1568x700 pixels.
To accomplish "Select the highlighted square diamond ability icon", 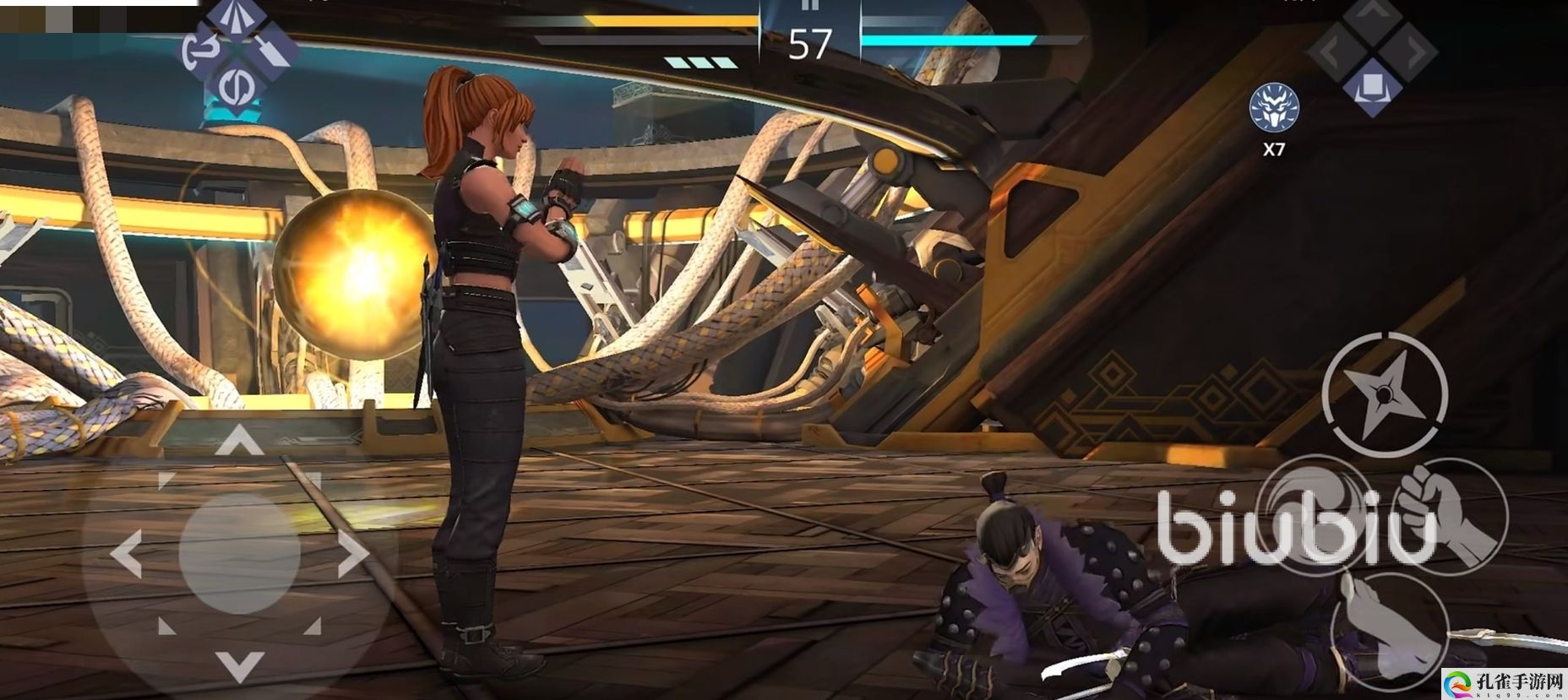I will [1371, 86].
